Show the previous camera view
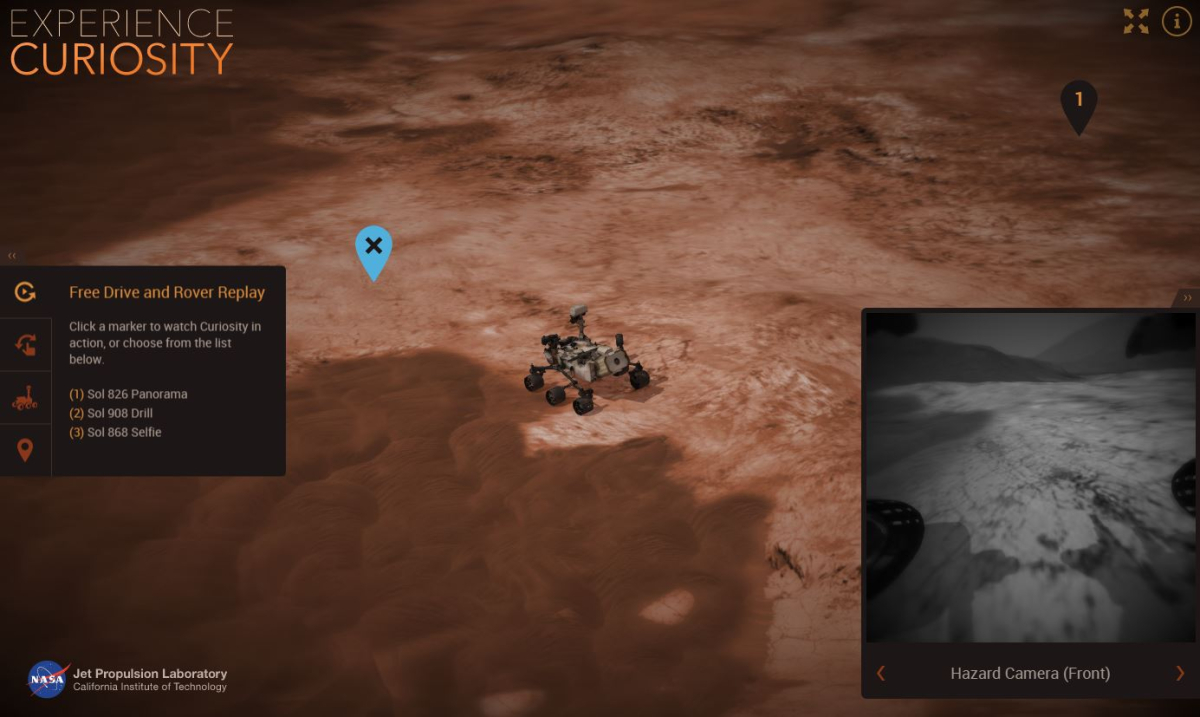This screenshot has width=1200, height=717. coord(881,673)
